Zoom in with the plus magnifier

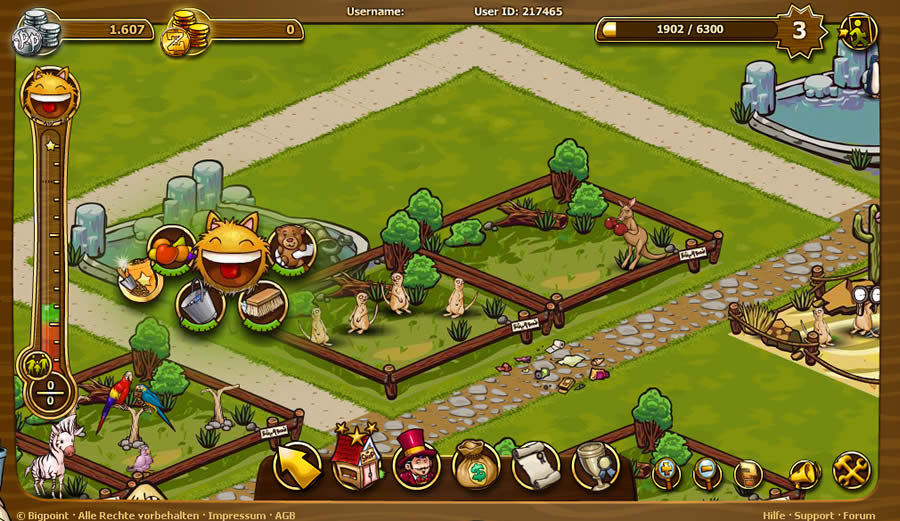coord(667,474)
